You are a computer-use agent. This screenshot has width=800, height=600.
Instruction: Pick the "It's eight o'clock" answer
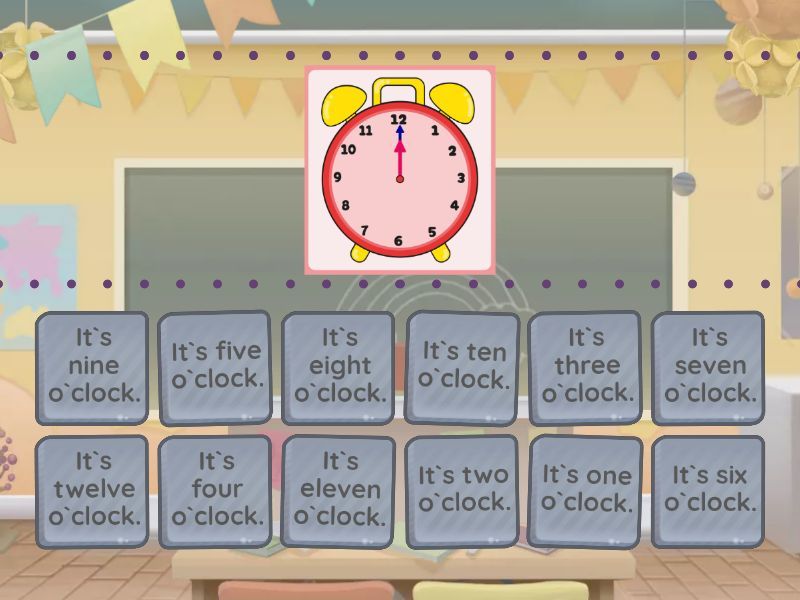(x=339, y=367)
